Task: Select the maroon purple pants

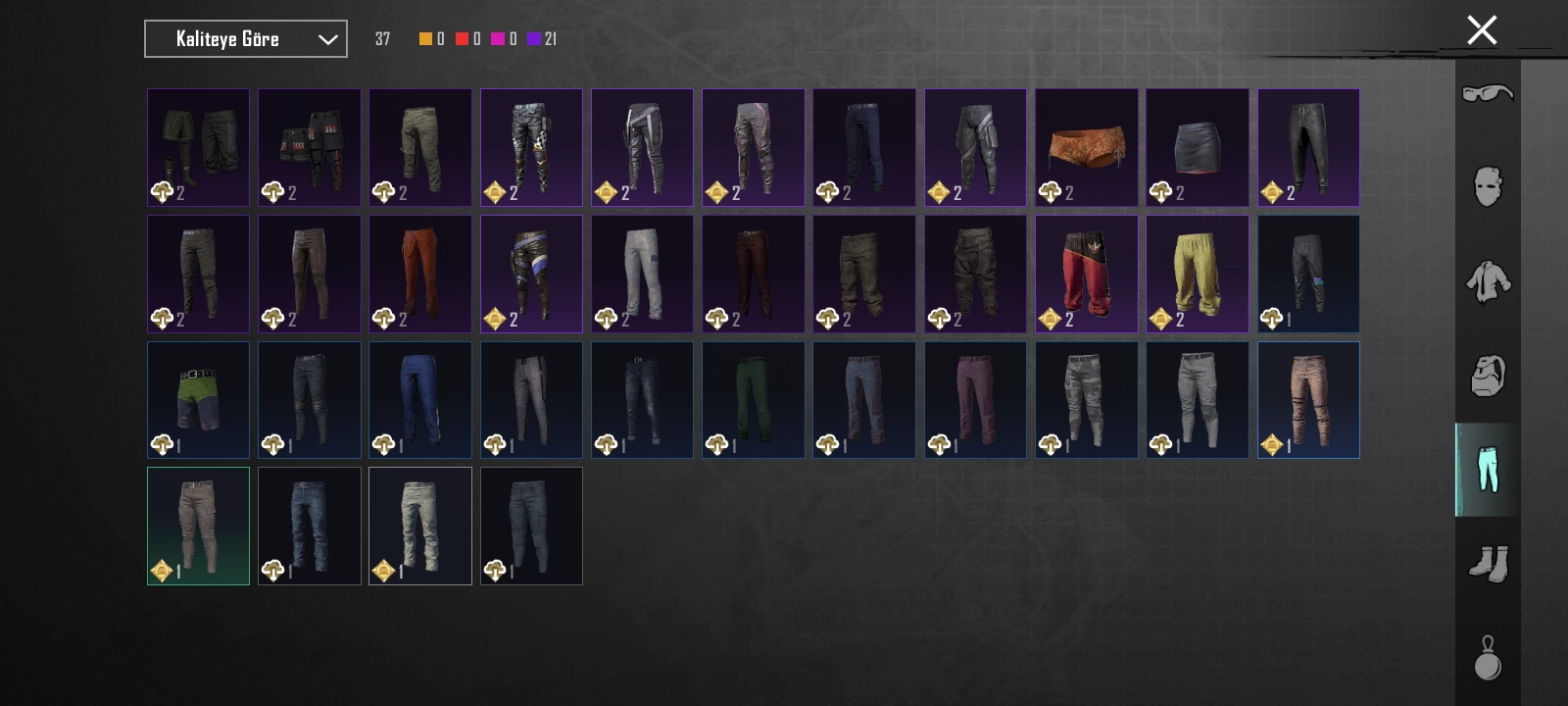Action: (975, 399)
